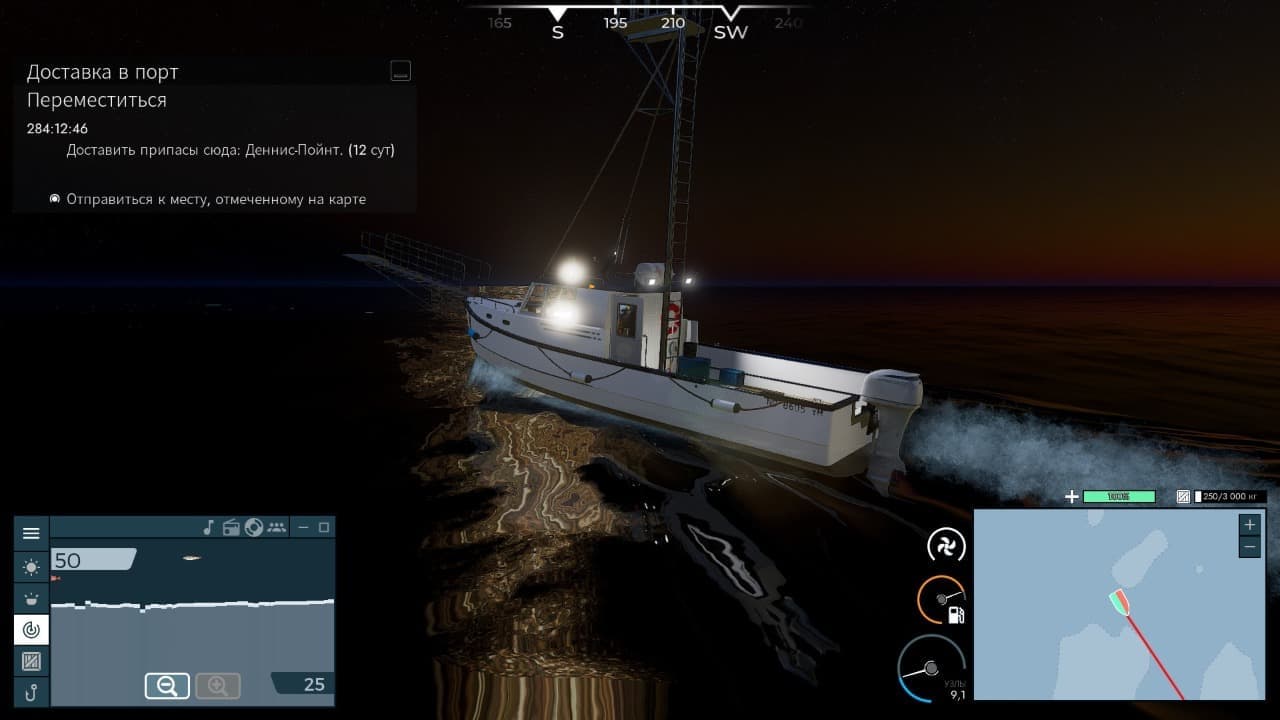Minimize the sonar panel window
This screenshot has height=720, width=1280.
[304, 527]
